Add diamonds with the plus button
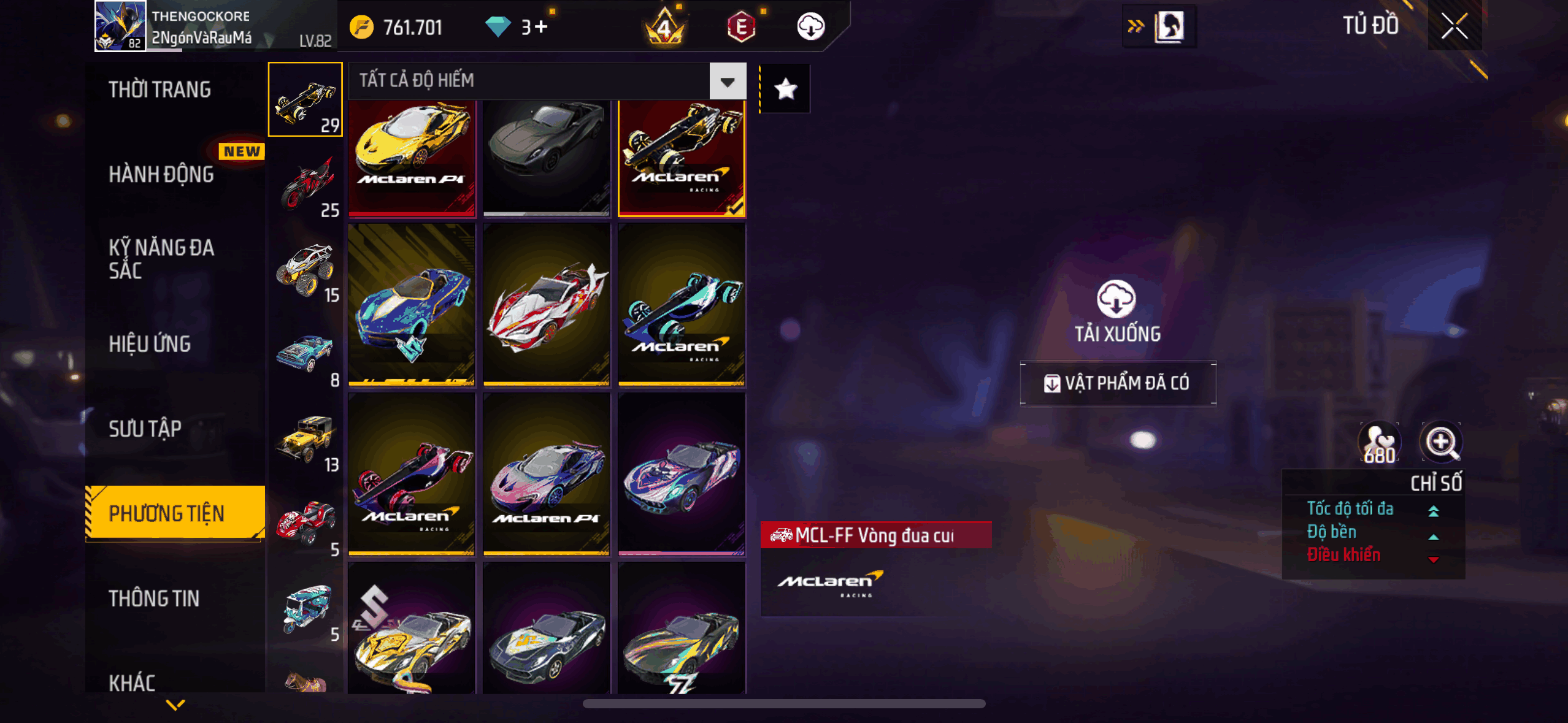Viewport: 1568px width, 723px height. [x=540, y=27]
